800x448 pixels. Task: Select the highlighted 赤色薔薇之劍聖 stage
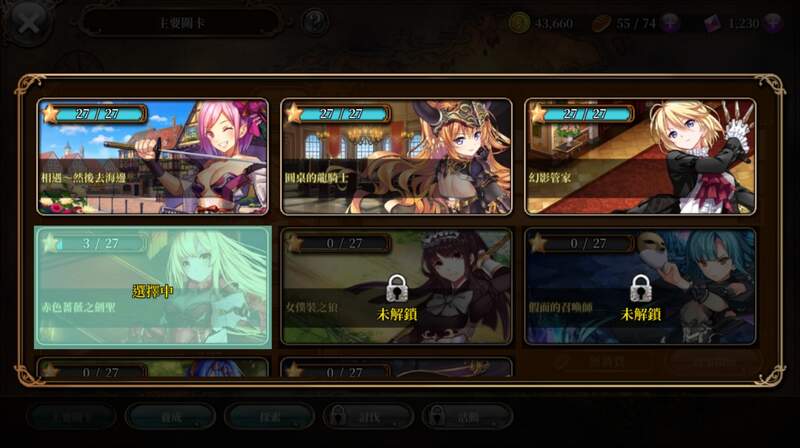[x=153, y=287]
